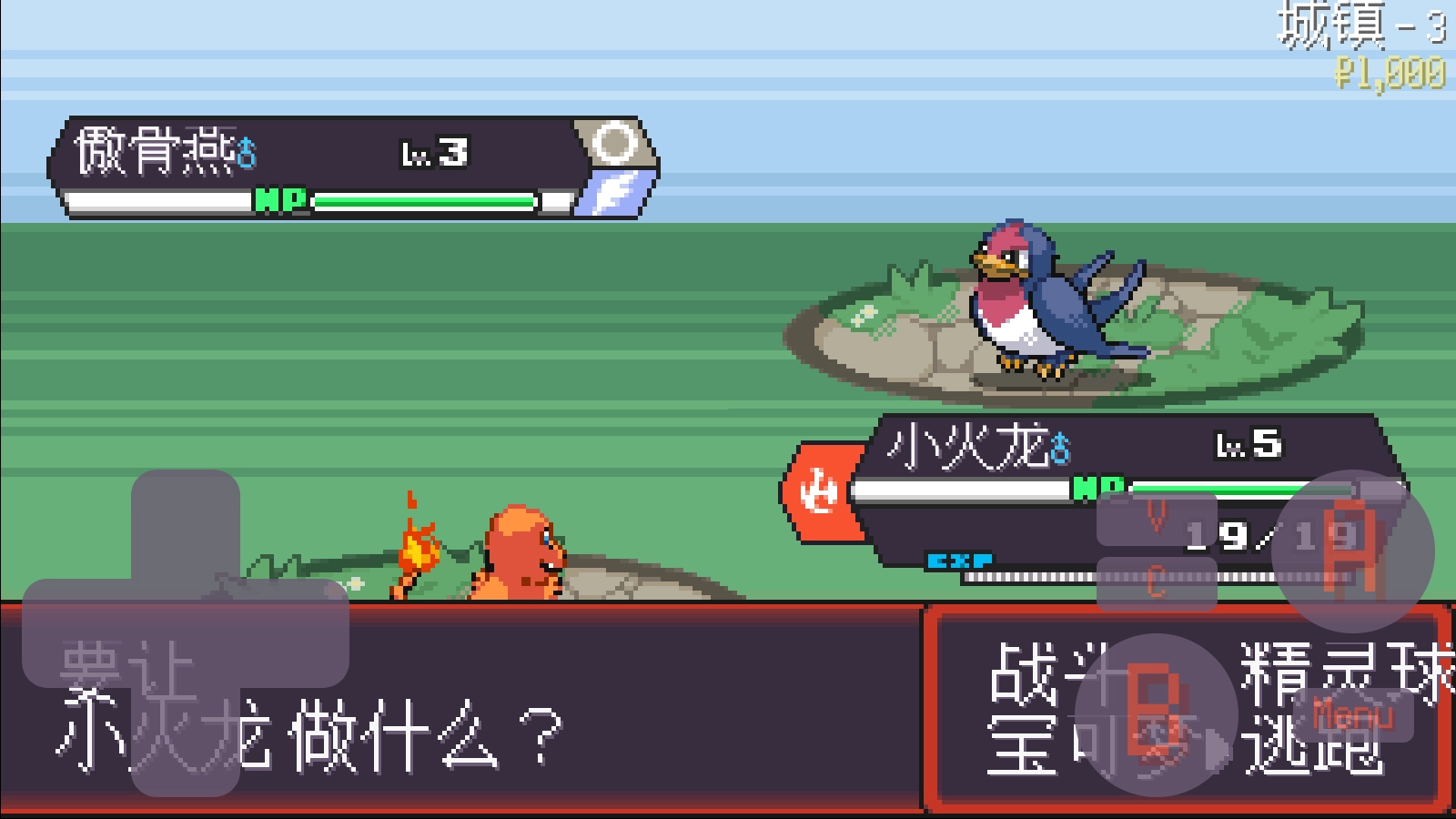Click the gender symbol next to 小火龙
The height and width of the screenshot is (819, 1456).
pos(1057,448)
